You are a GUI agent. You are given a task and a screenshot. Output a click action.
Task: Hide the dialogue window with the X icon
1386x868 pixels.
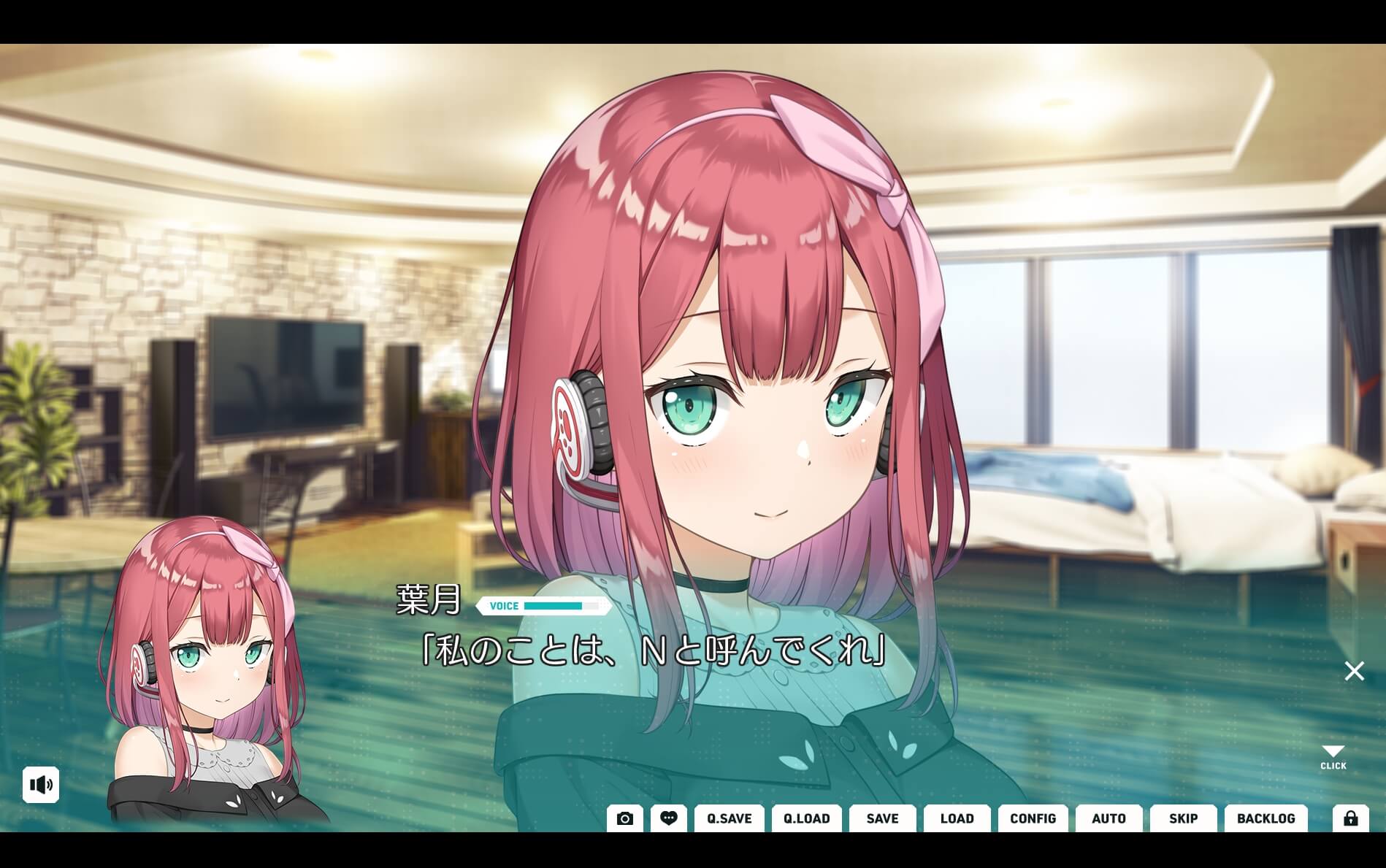pyautogui.click(x=1354, y=670)
